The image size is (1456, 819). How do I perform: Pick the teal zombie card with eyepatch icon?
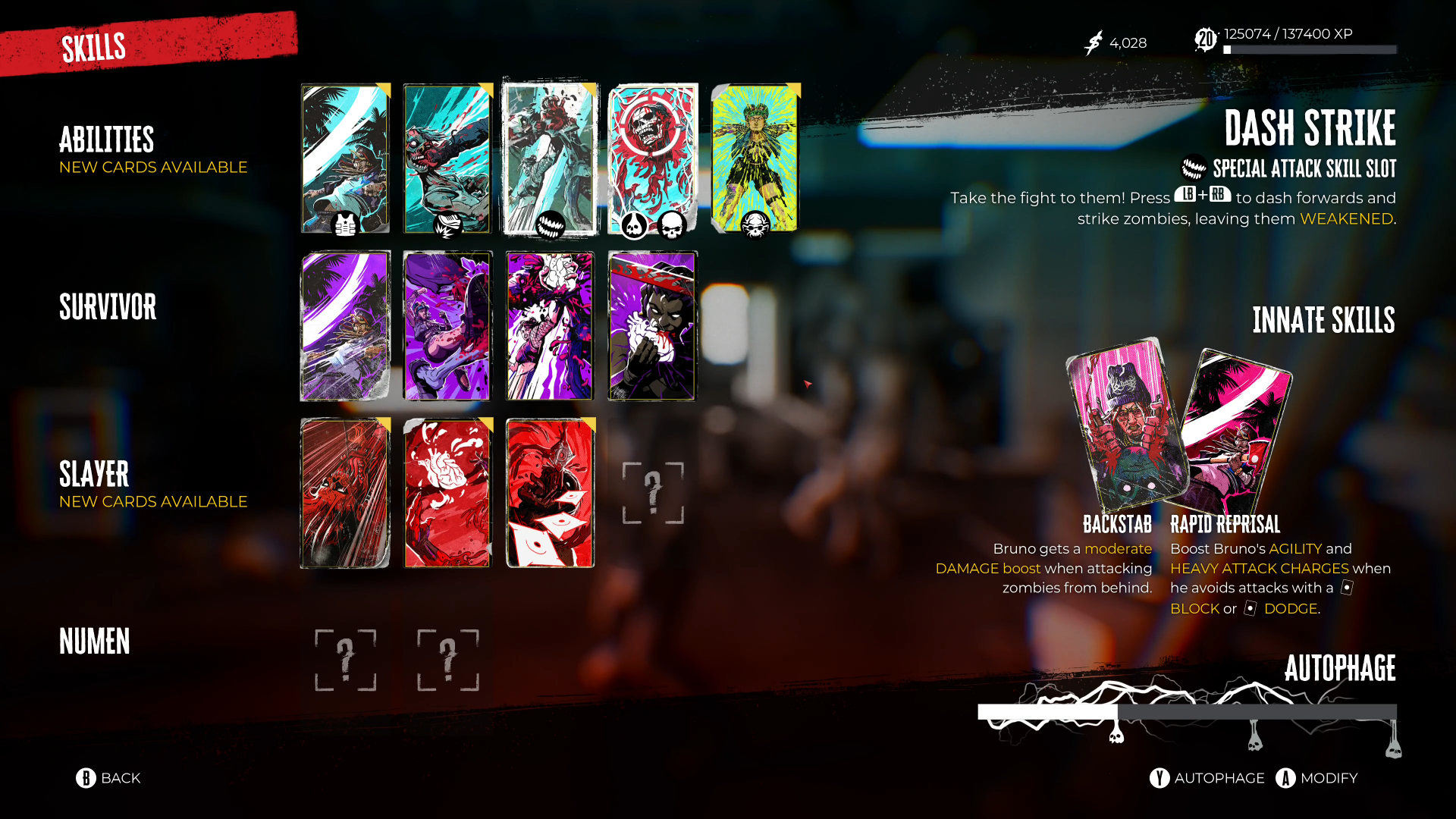click(x=447, y=158)
